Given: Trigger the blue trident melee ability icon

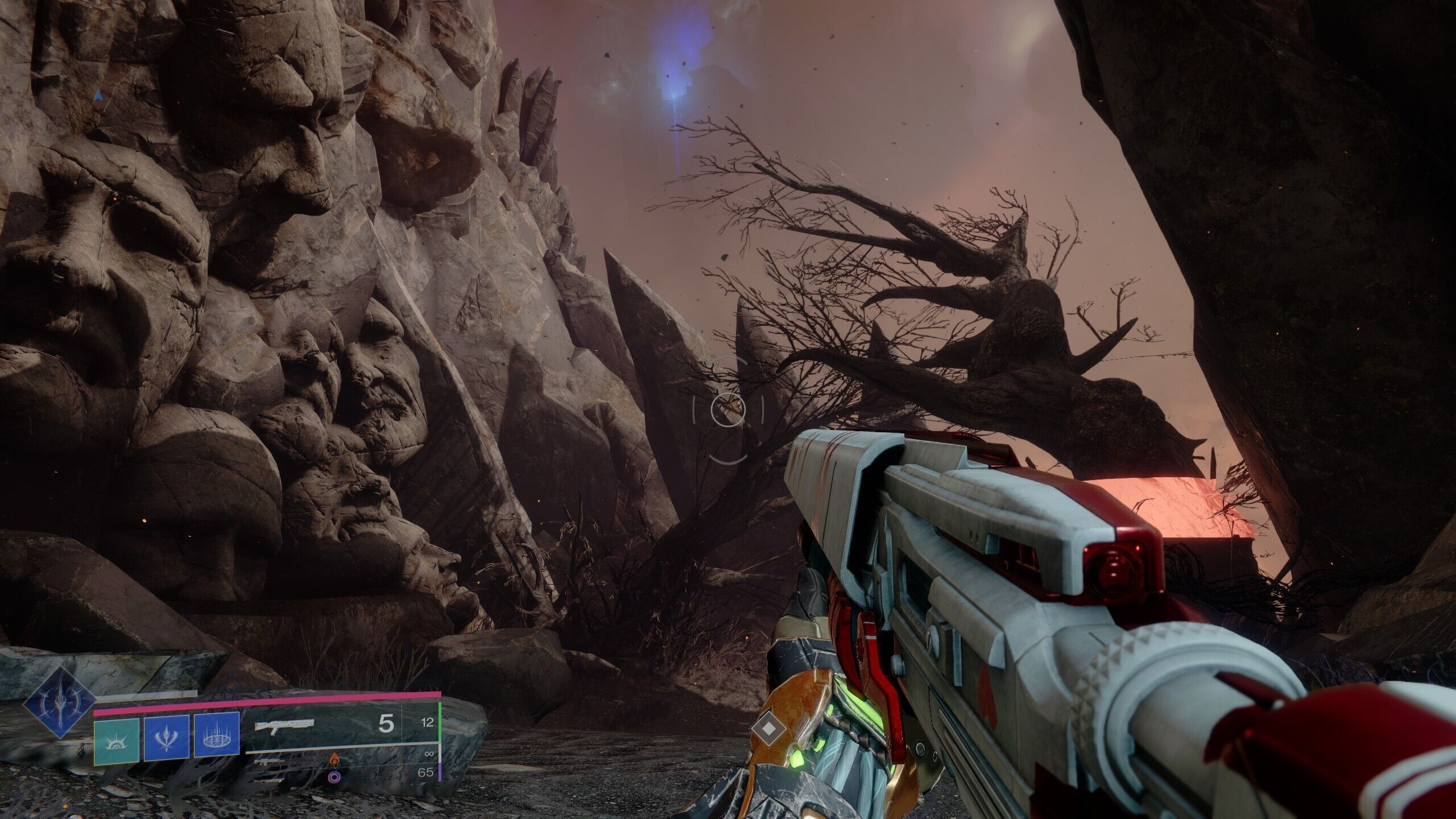Looking at the screenshot, I should pos(166,739).
